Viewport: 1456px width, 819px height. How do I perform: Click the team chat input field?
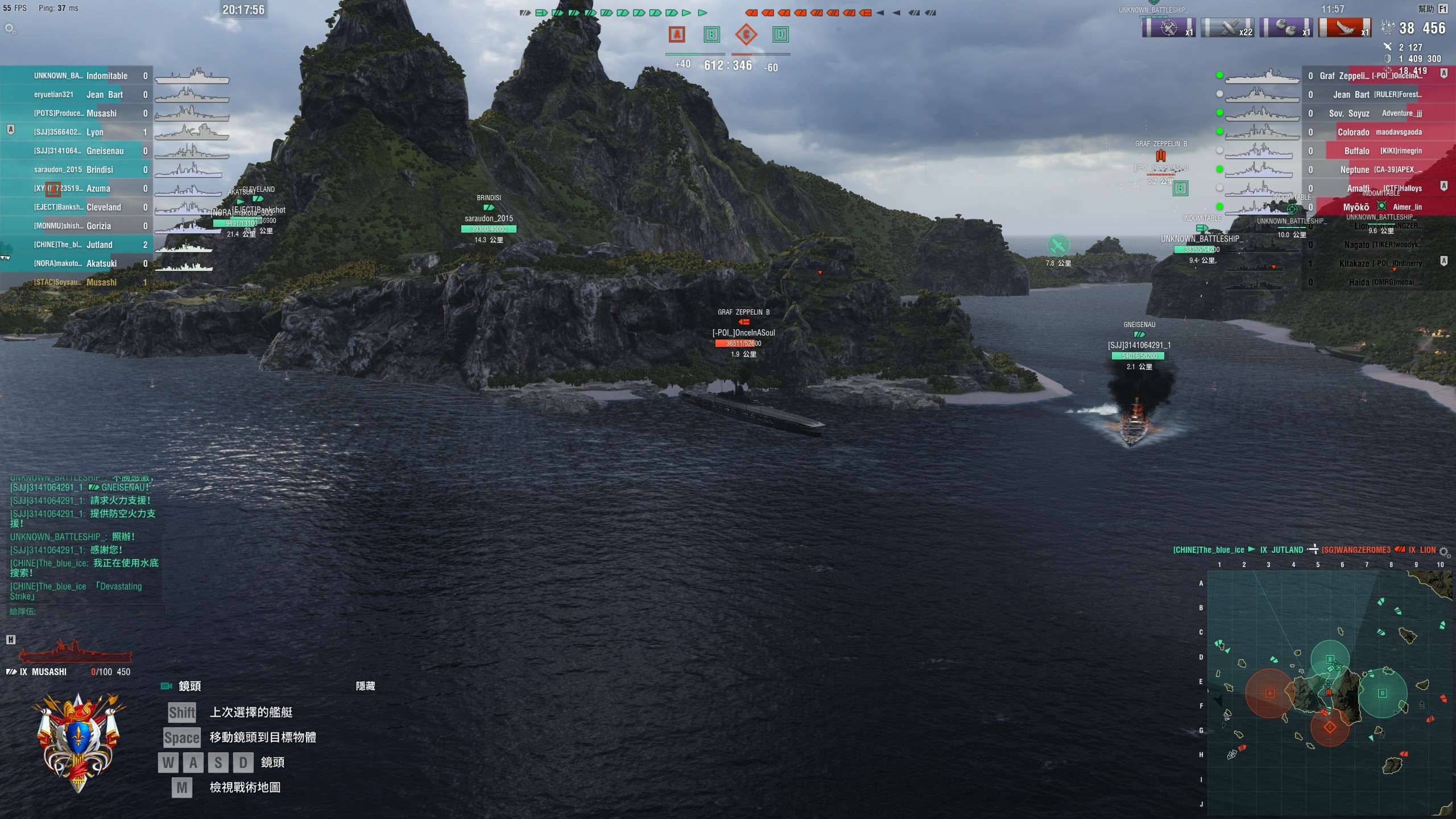[x=85, y=611]
